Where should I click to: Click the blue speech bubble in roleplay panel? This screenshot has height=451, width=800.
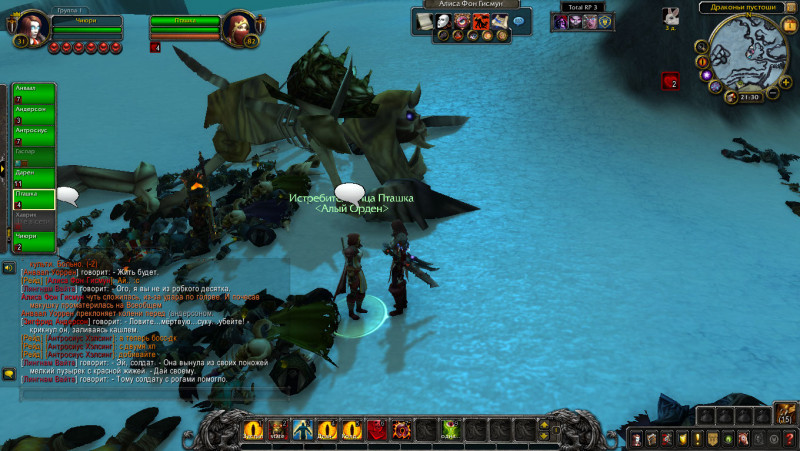pos(518,21)
